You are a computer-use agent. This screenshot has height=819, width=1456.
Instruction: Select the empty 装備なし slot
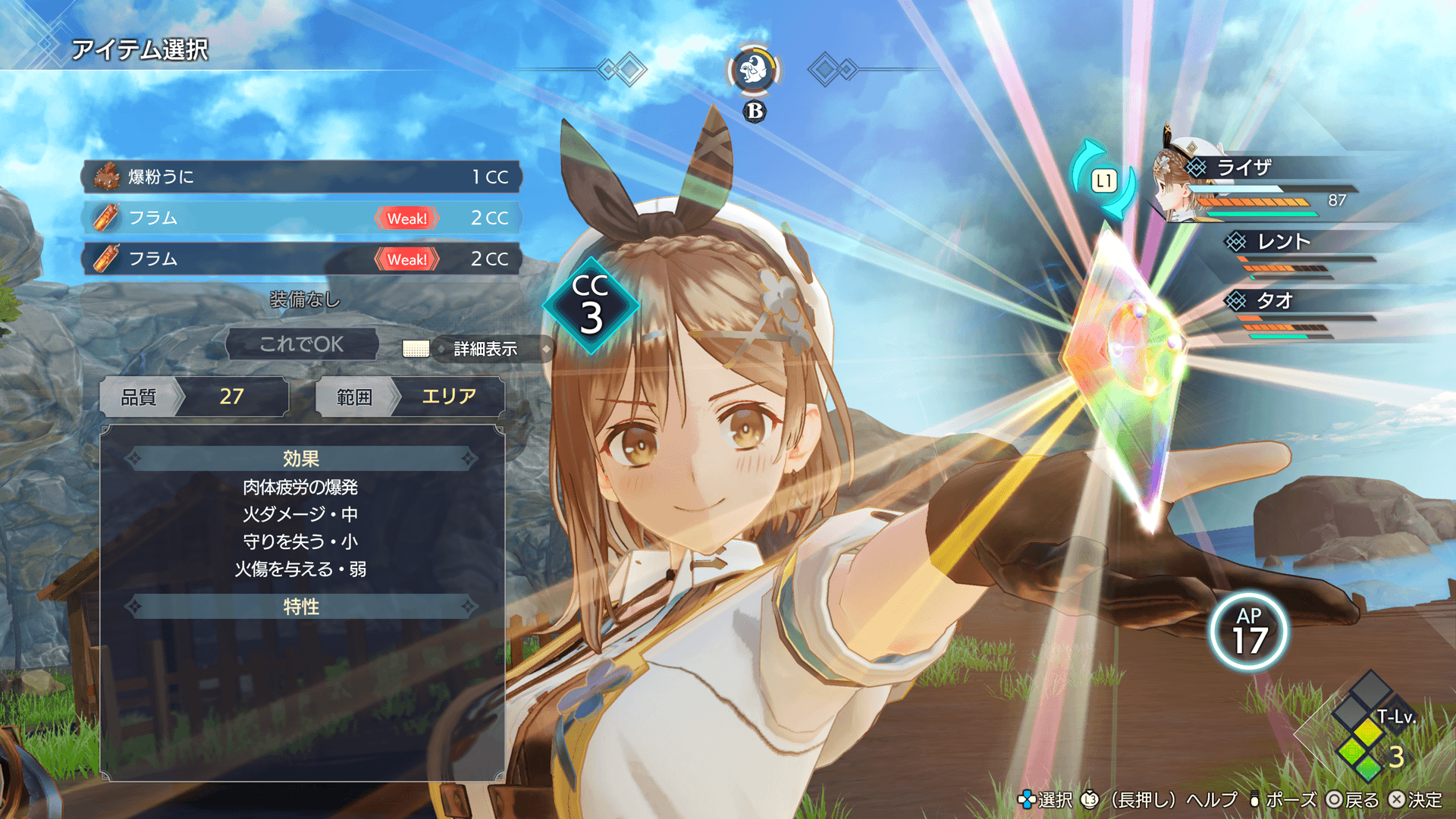click(x=304, y=300)
